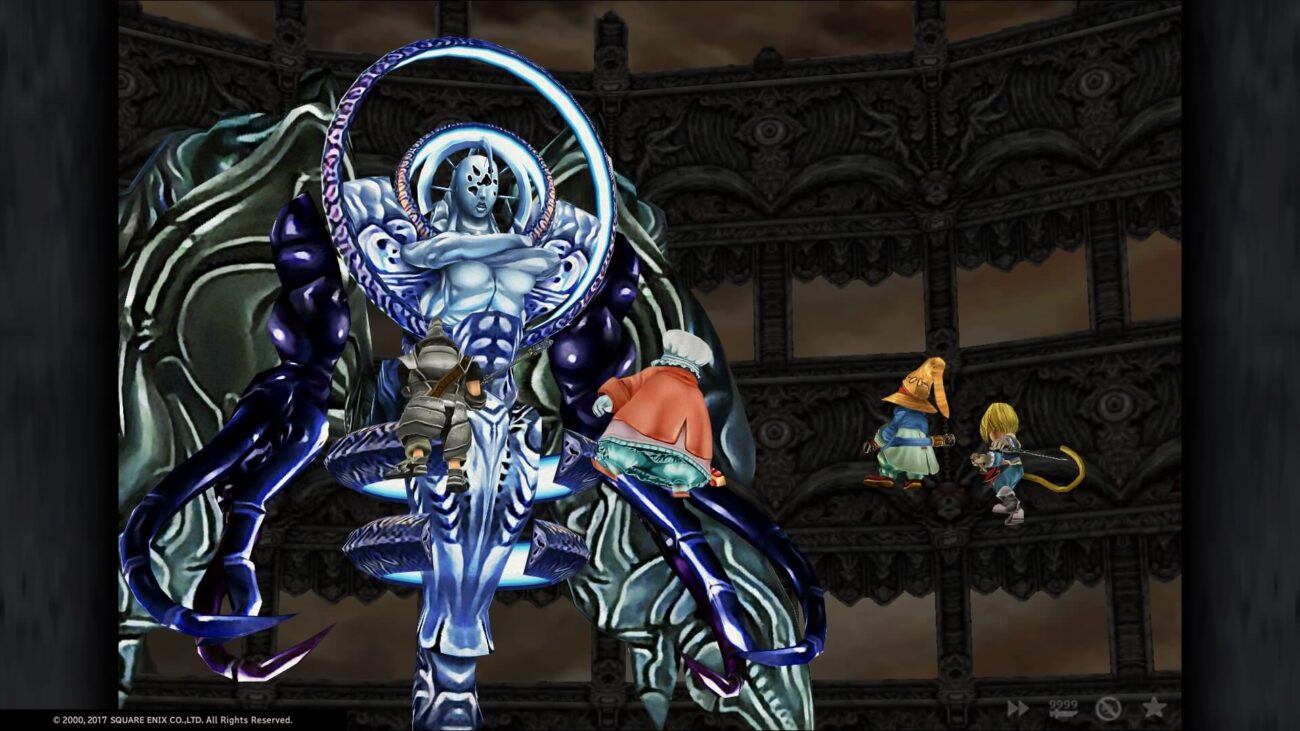
Task: Activate the star booster icon
Action: point(1154,707)
